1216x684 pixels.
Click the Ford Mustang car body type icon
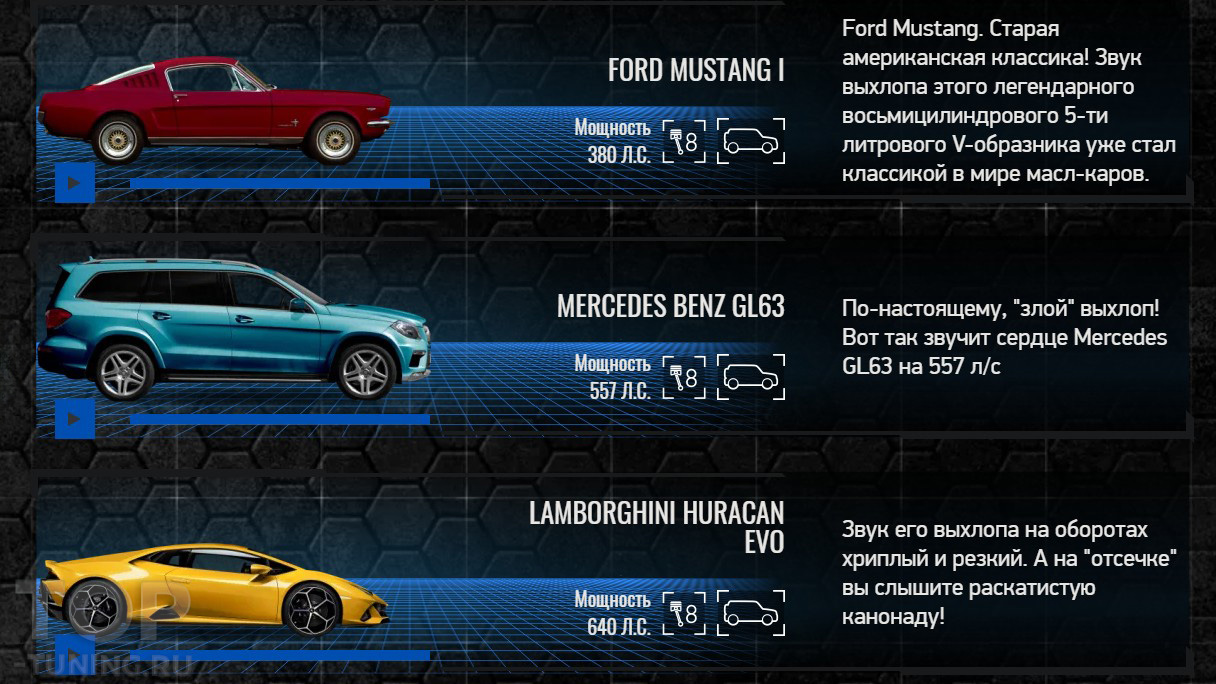(x=752, y=141)
